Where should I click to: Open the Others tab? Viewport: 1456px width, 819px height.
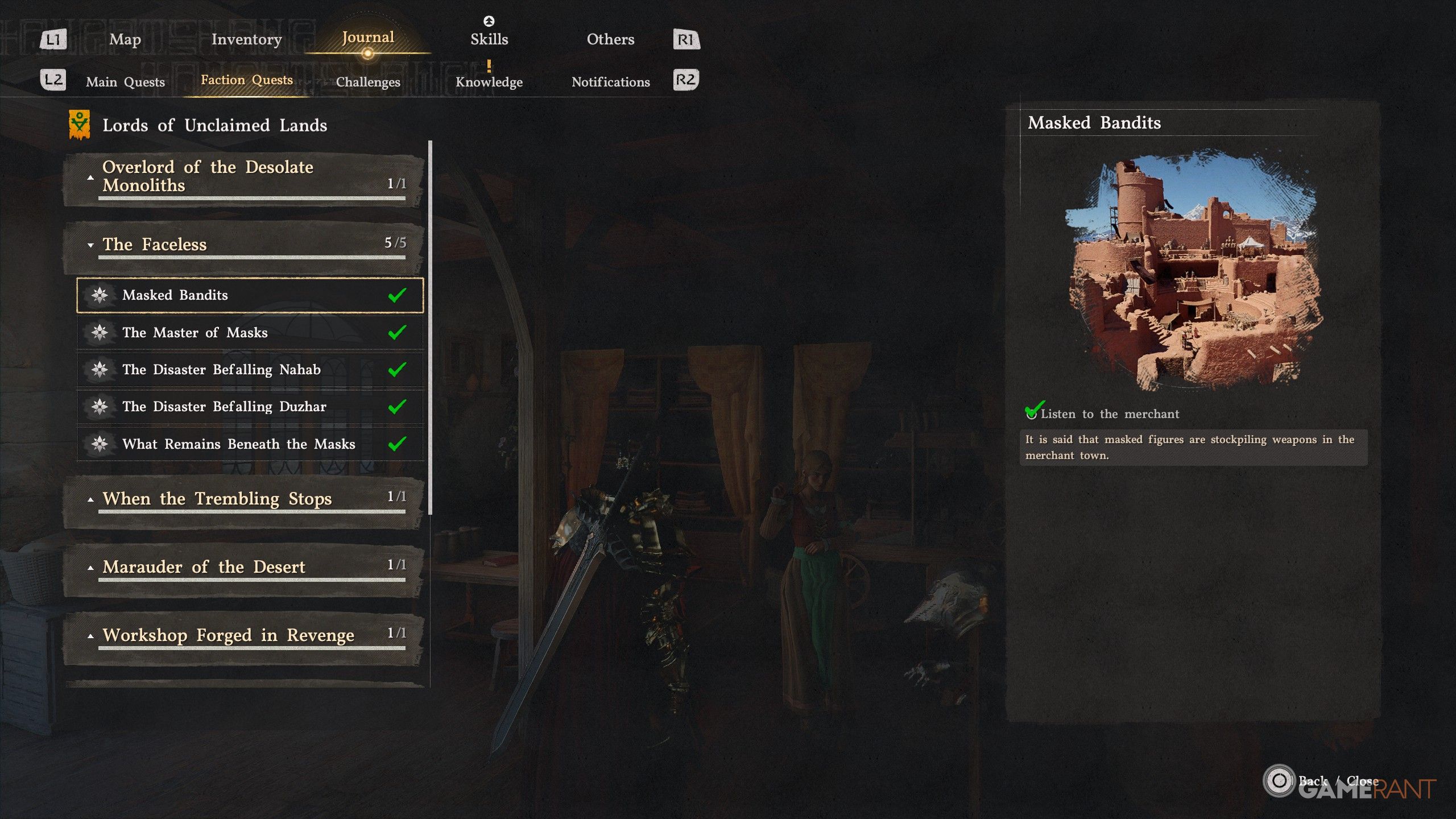[x=610, y=39]
